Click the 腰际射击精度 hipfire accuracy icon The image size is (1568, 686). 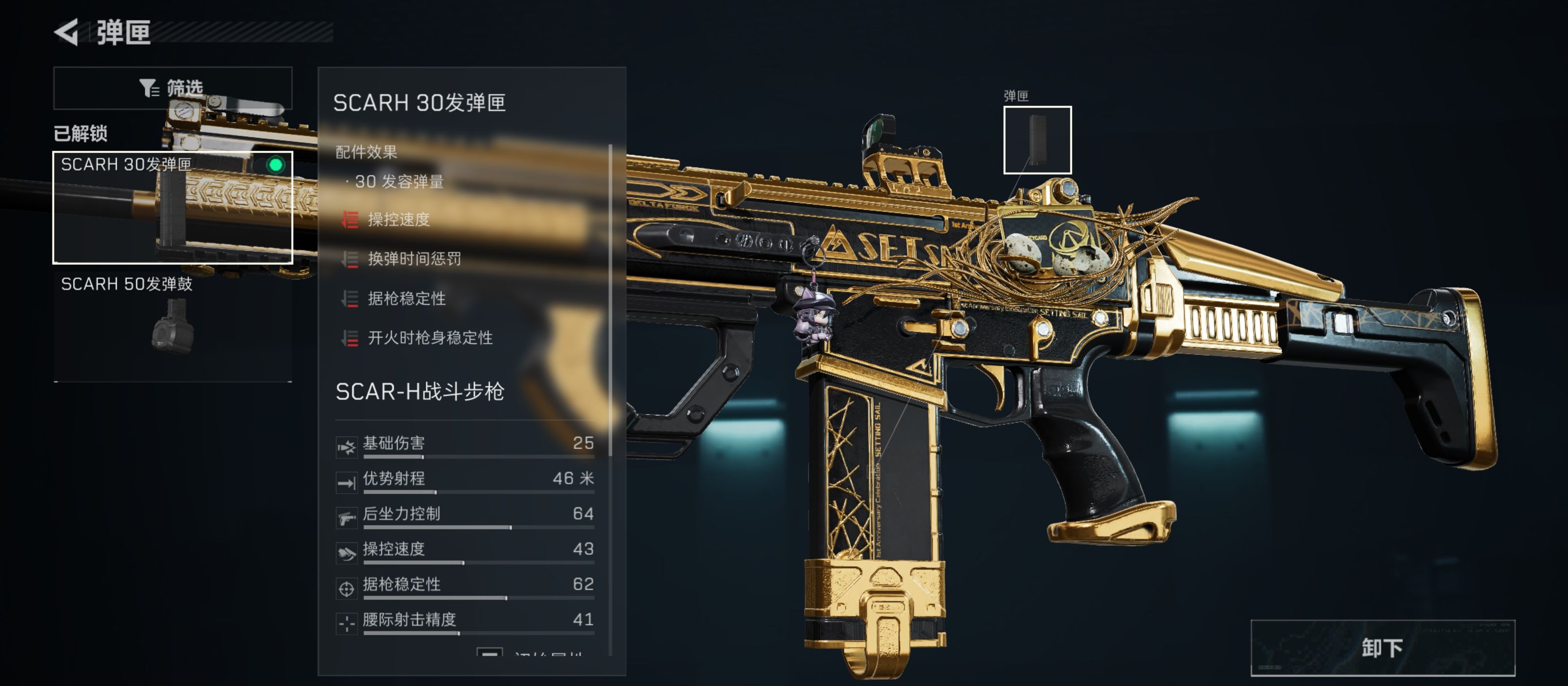point(347,620)
